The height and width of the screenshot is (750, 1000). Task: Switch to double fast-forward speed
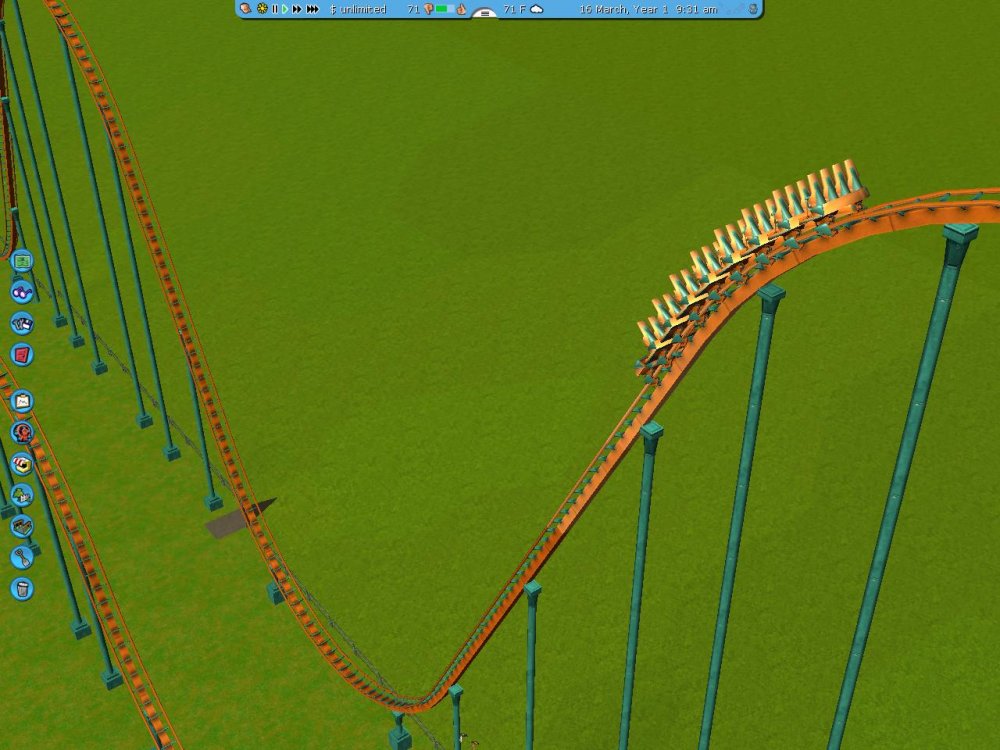click(x=297, y=9)
